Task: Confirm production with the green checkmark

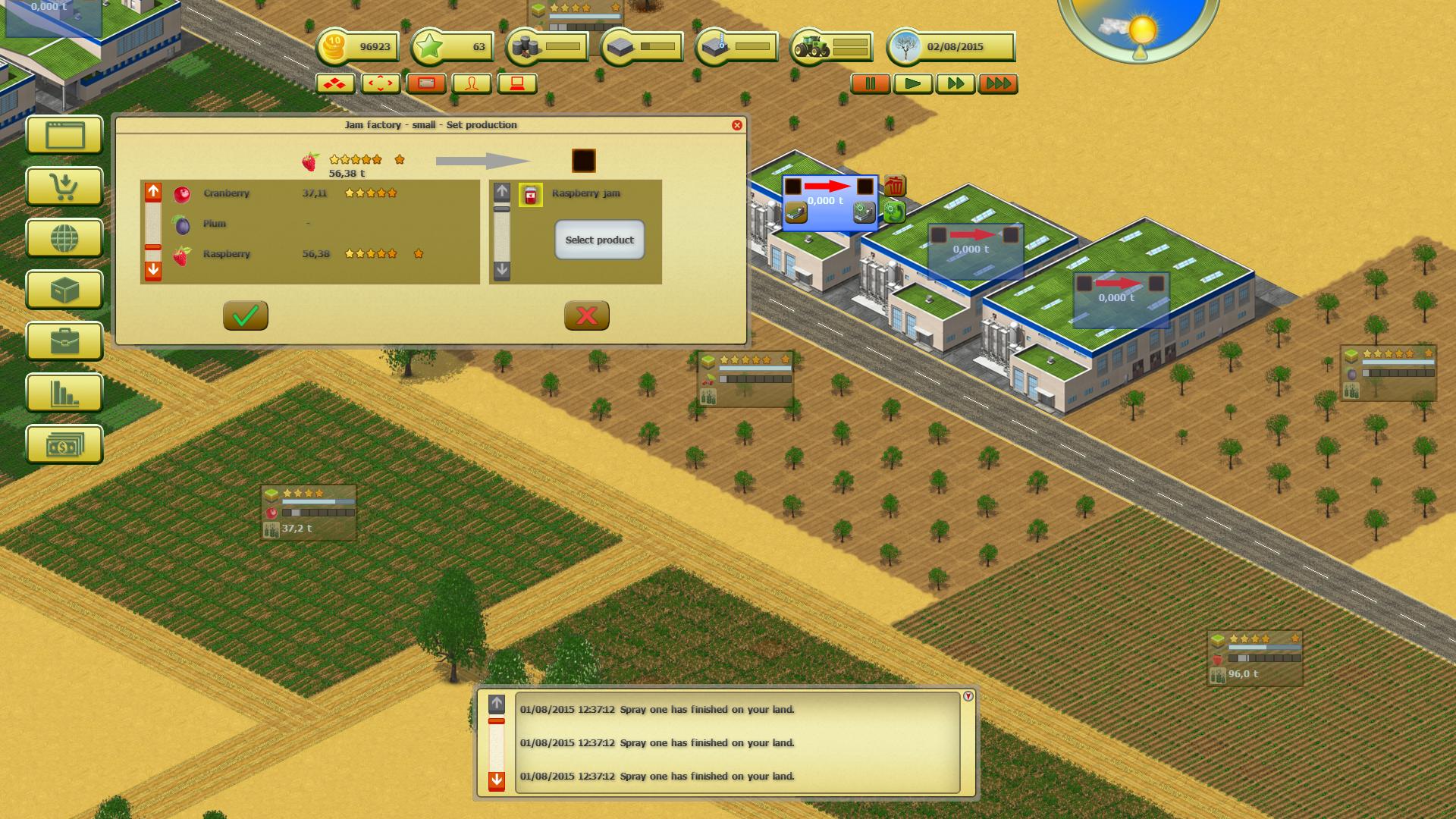Action: coord(245,316)
